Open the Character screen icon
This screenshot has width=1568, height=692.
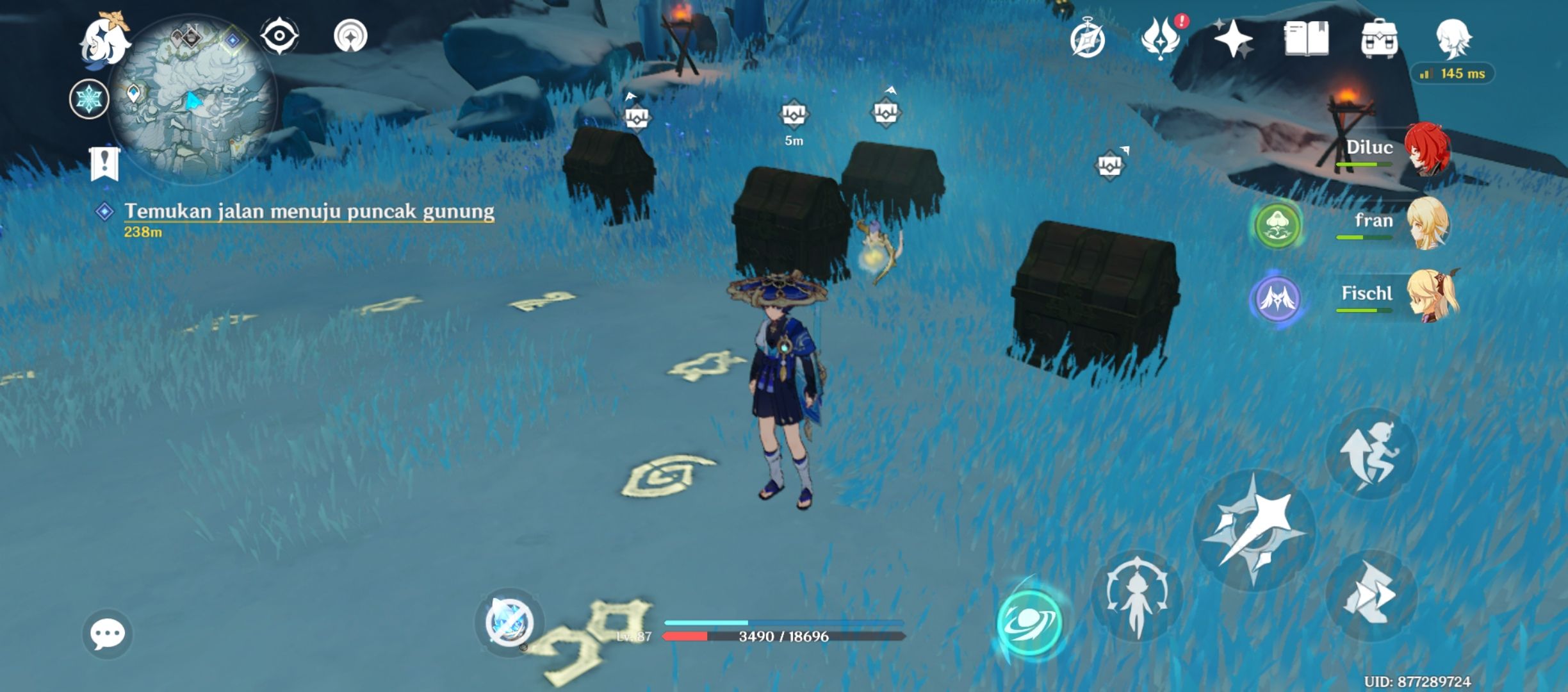click(x=1454, y=40)
